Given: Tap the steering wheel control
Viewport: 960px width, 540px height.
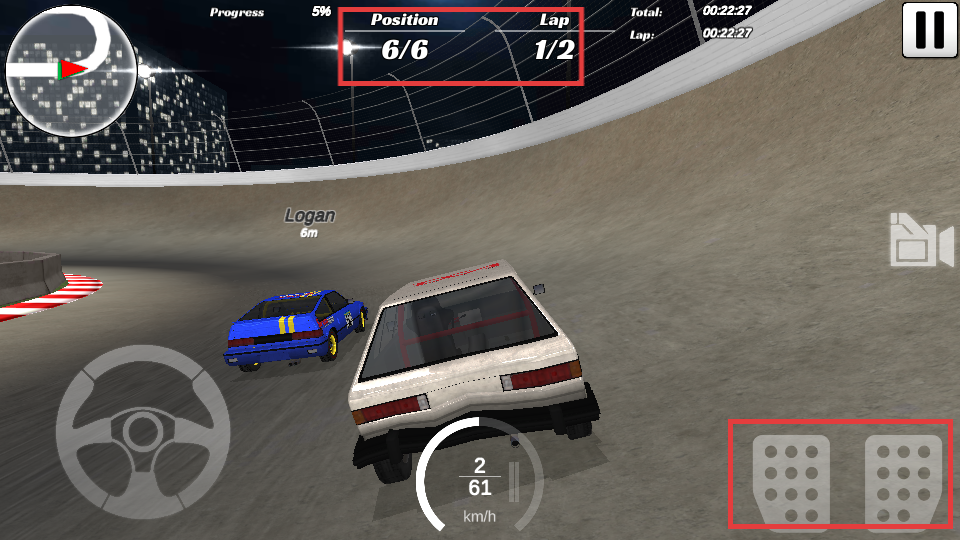Looking at the screenshot, I should click(143, 431).
